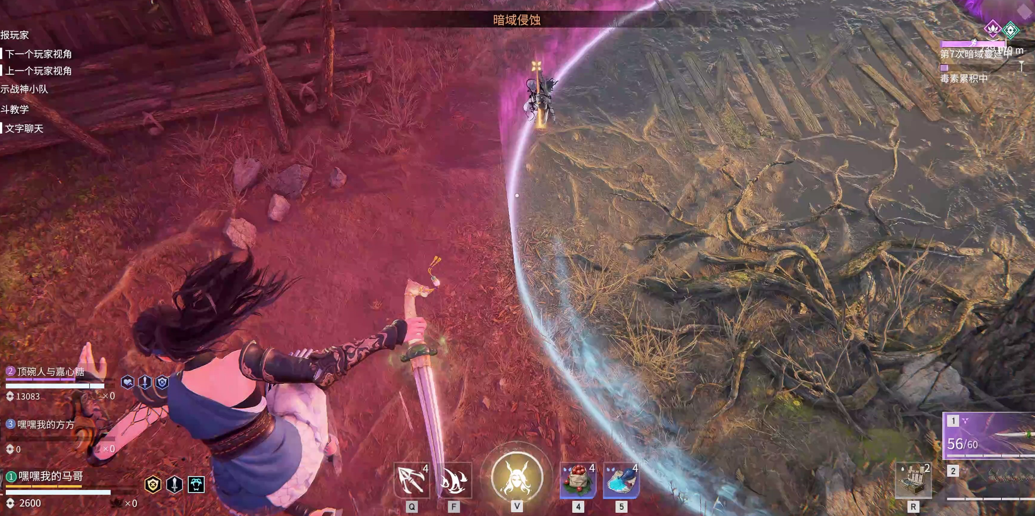
Task: Use the red health consumable slot
Action: (578, 481)
